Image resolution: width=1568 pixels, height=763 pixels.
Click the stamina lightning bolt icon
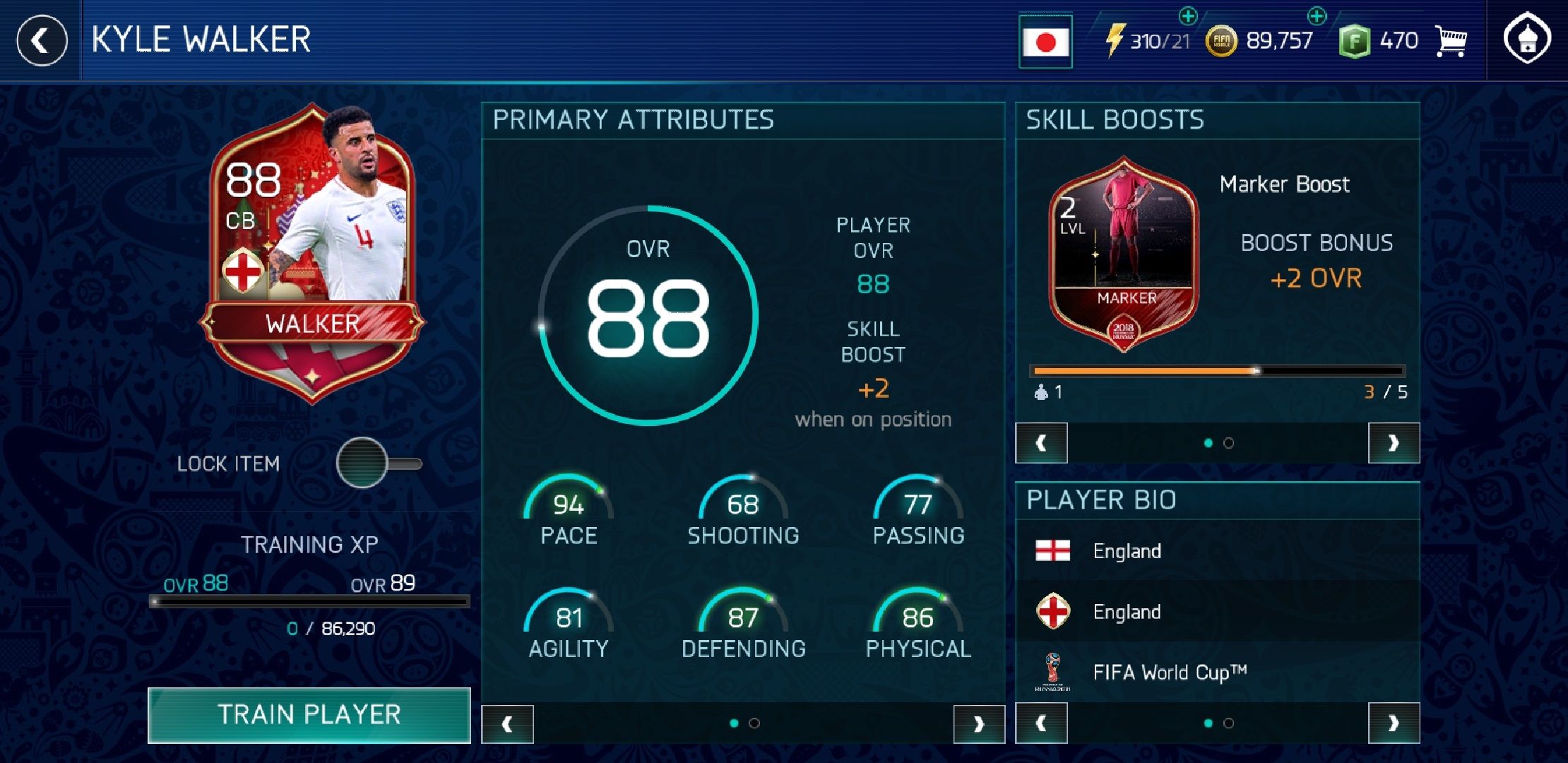coord(1116,40)
